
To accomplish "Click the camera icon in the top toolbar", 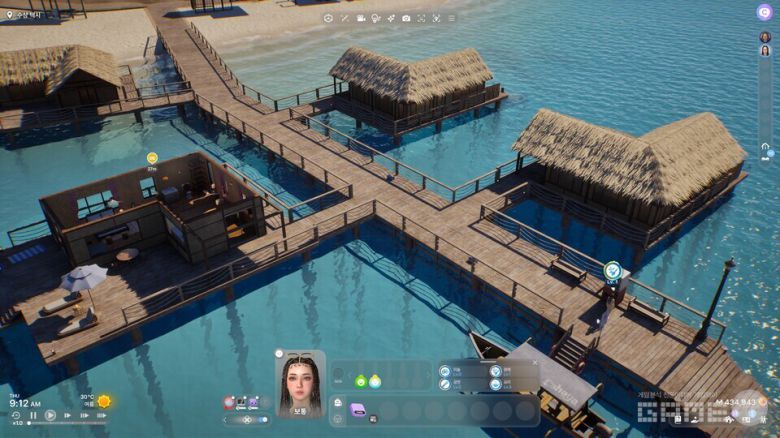I will click(406, 18).
